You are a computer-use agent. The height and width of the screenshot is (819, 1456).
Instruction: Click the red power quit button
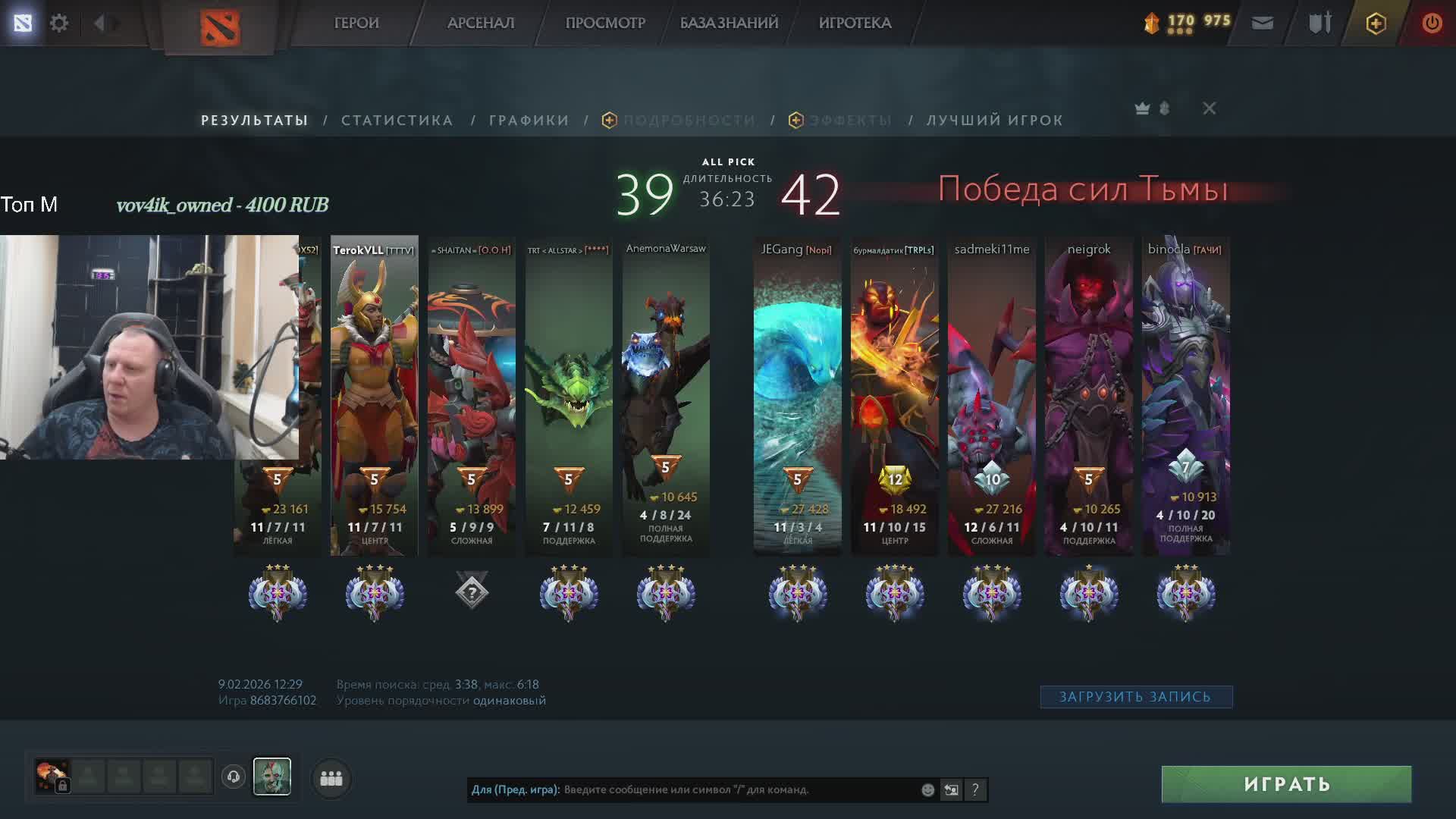(1432, 23)
